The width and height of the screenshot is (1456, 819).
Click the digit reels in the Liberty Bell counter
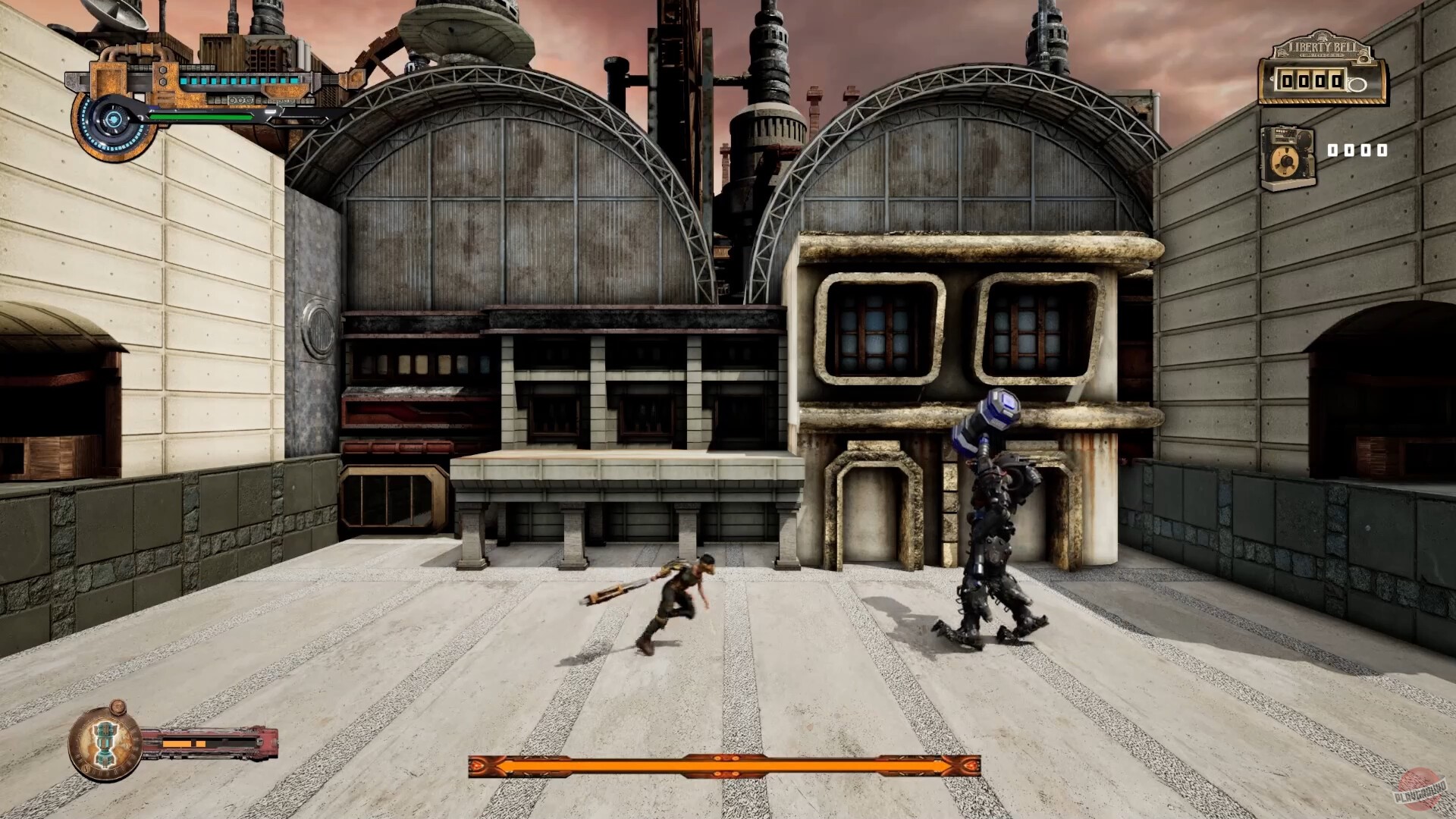(x=1310, y=81)
